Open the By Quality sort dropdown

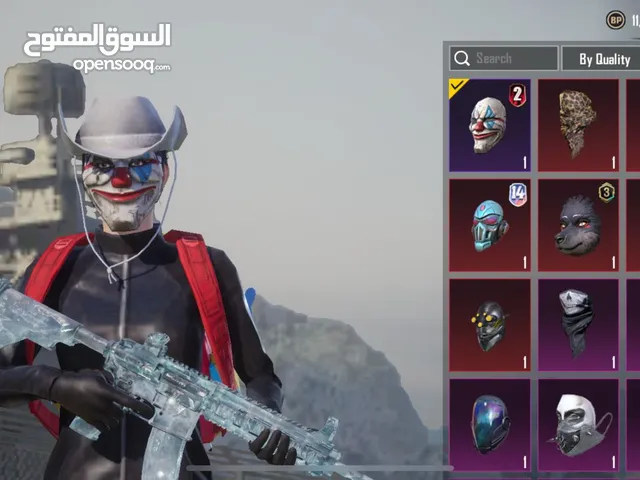pos(600,58)
